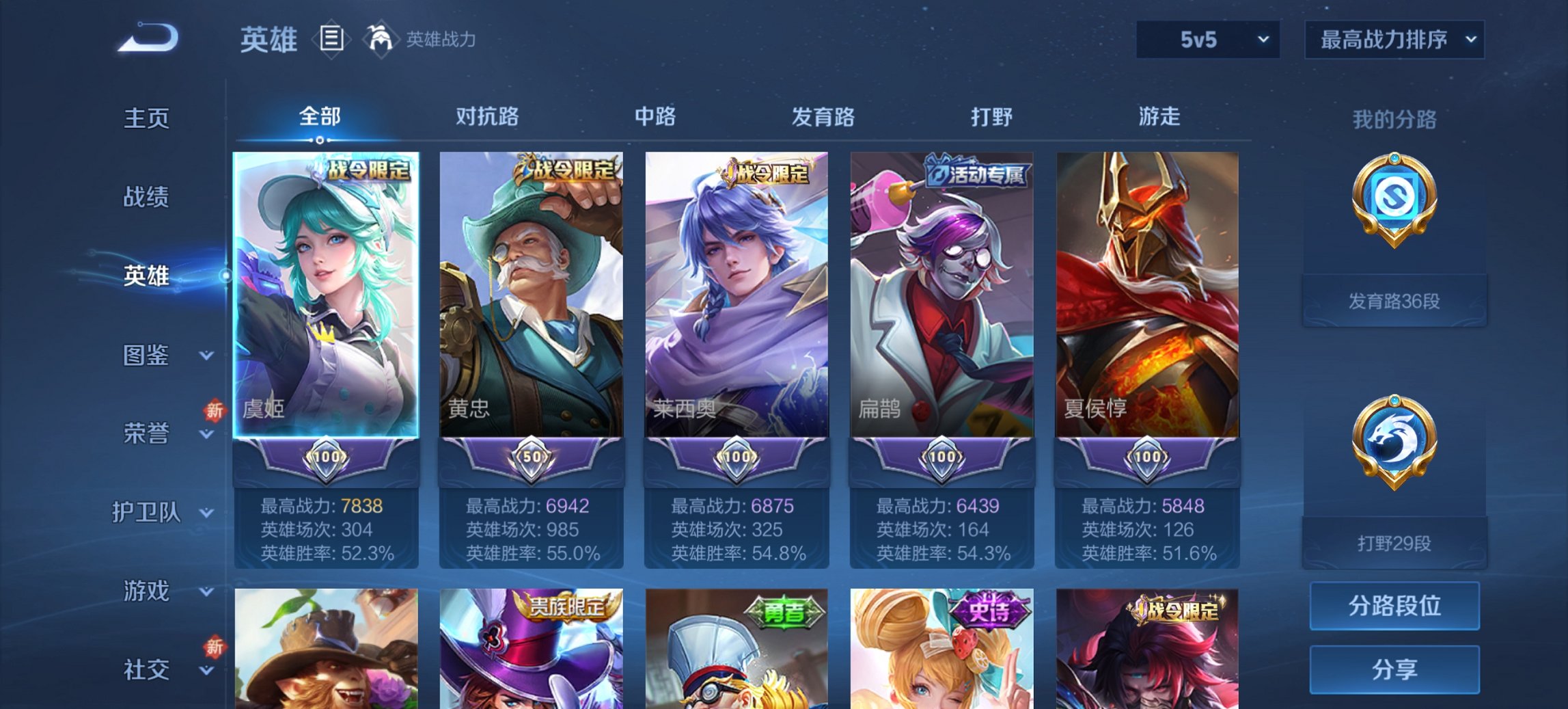Open the list icon beside the 英雄 title
1568x709 pixels.
click(x=331, y=39)
